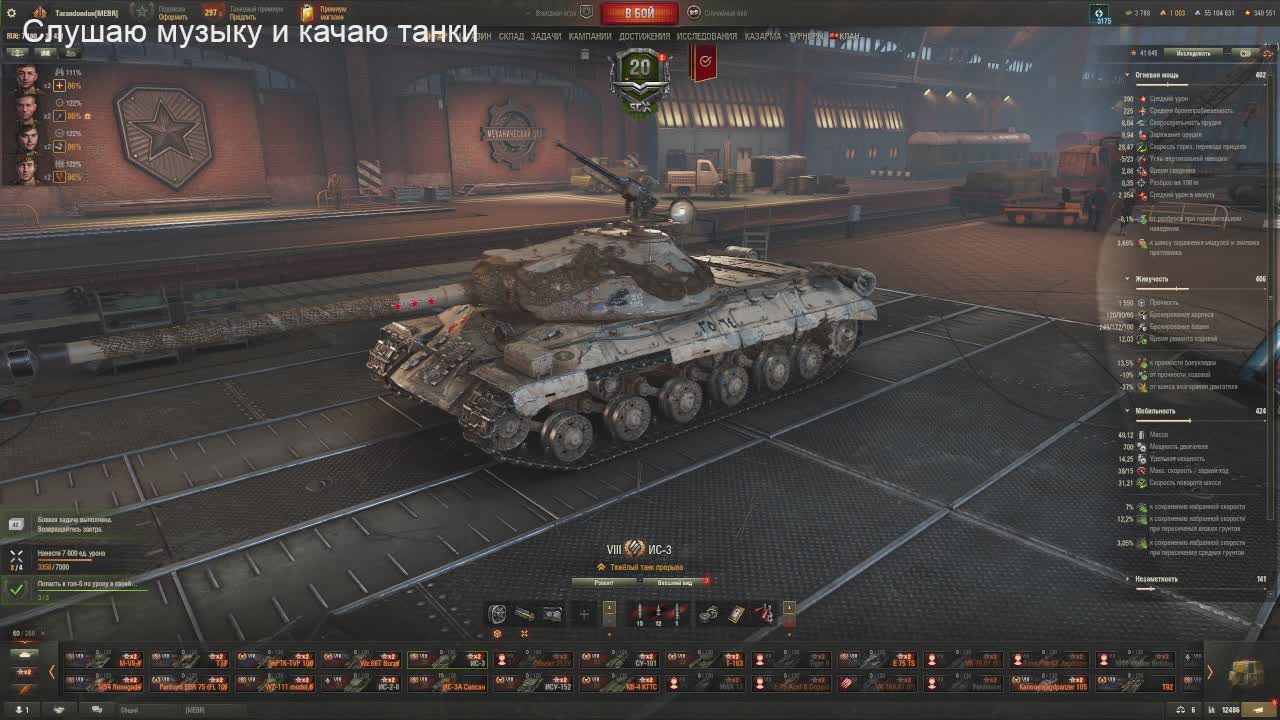This screenshot has height=720, width=1280.
Task: Click the Ремонт repair button
Action: pyautogui.click(x=604, y=581)
